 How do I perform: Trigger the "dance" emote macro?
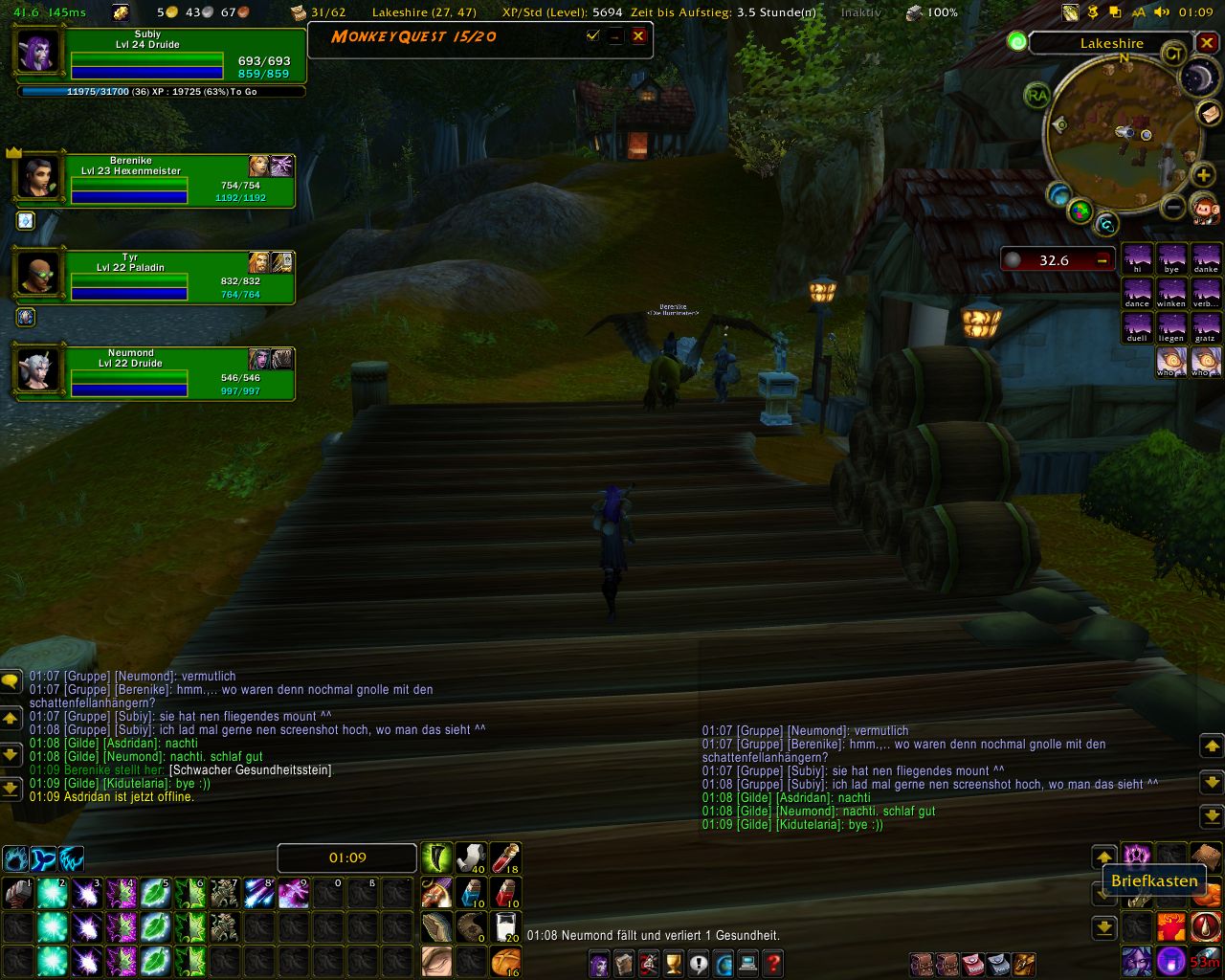1137,293
